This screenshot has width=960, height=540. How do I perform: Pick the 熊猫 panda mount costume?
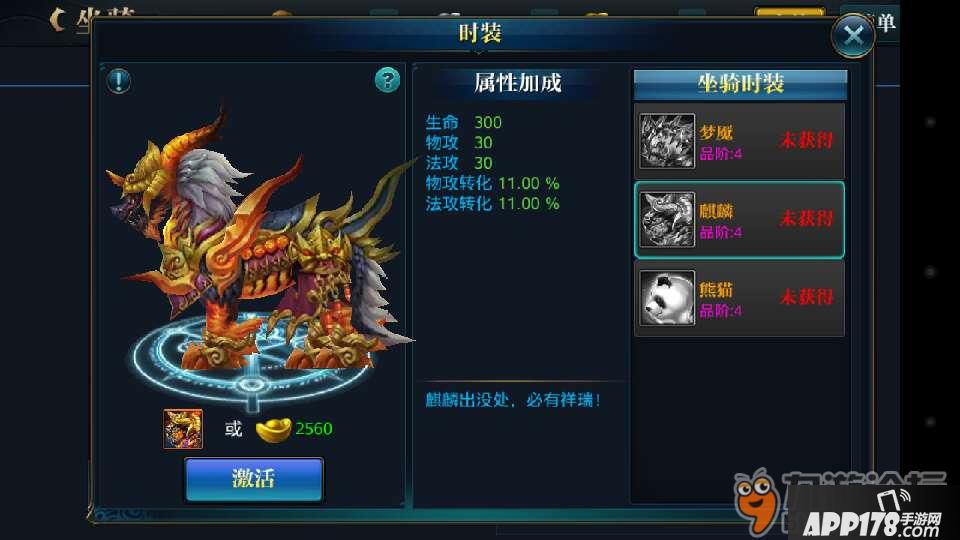(x=739, y=298)
